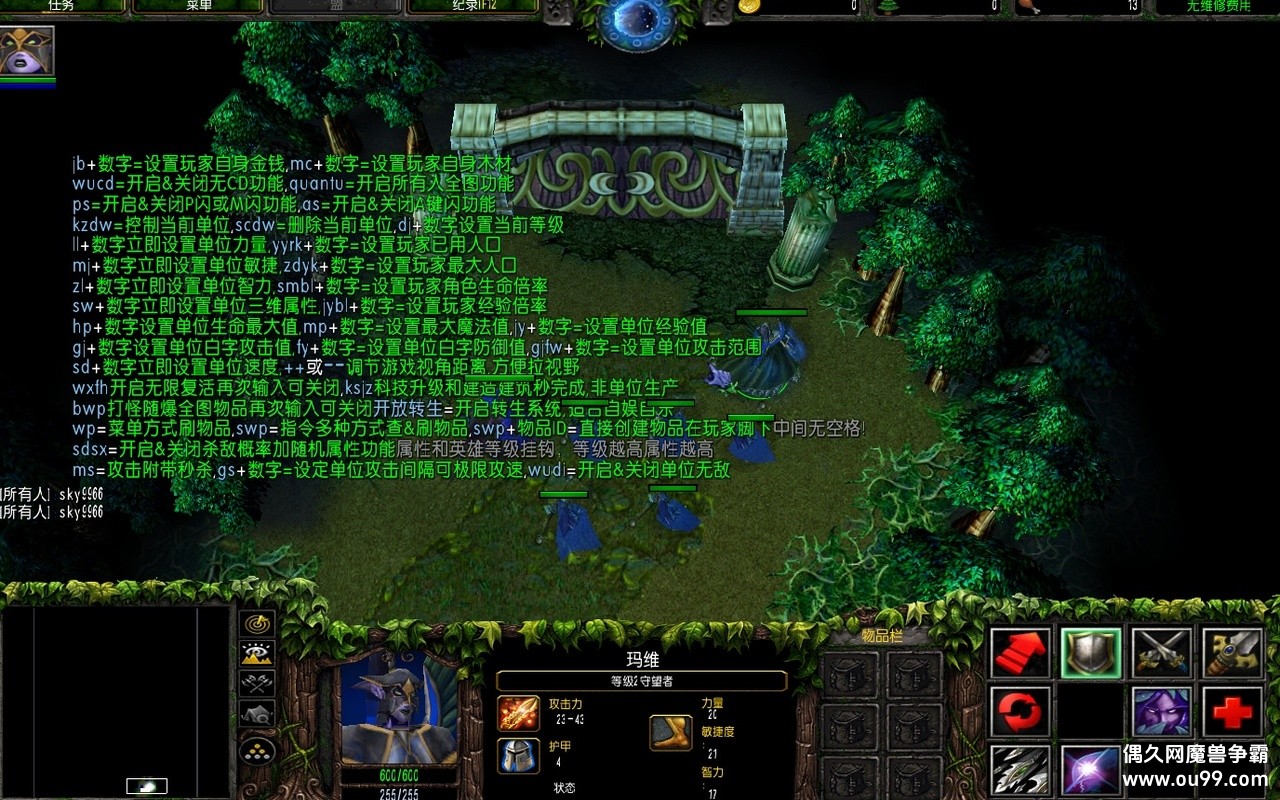Viewport: 1280px width, 800px height.
Task: Toggle minimap creep camp display
Action: point(258,714)
